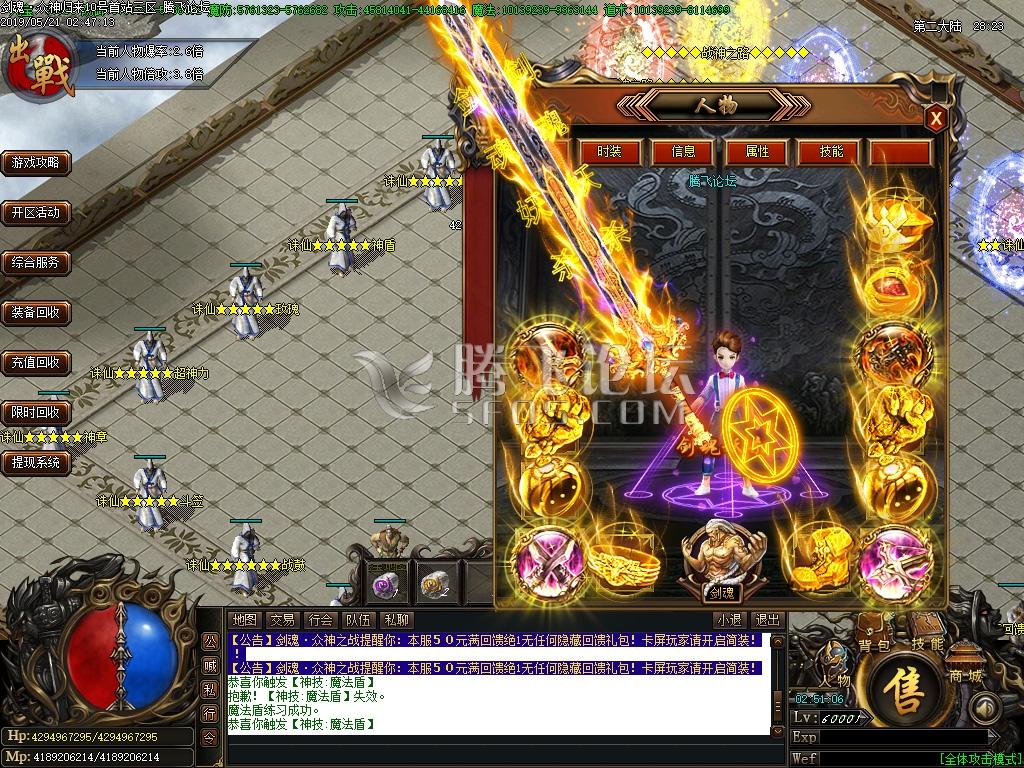This screenshot has width=1024, height=768.
Task: Switch to the 时装 tab
Action: click(609, 152)
